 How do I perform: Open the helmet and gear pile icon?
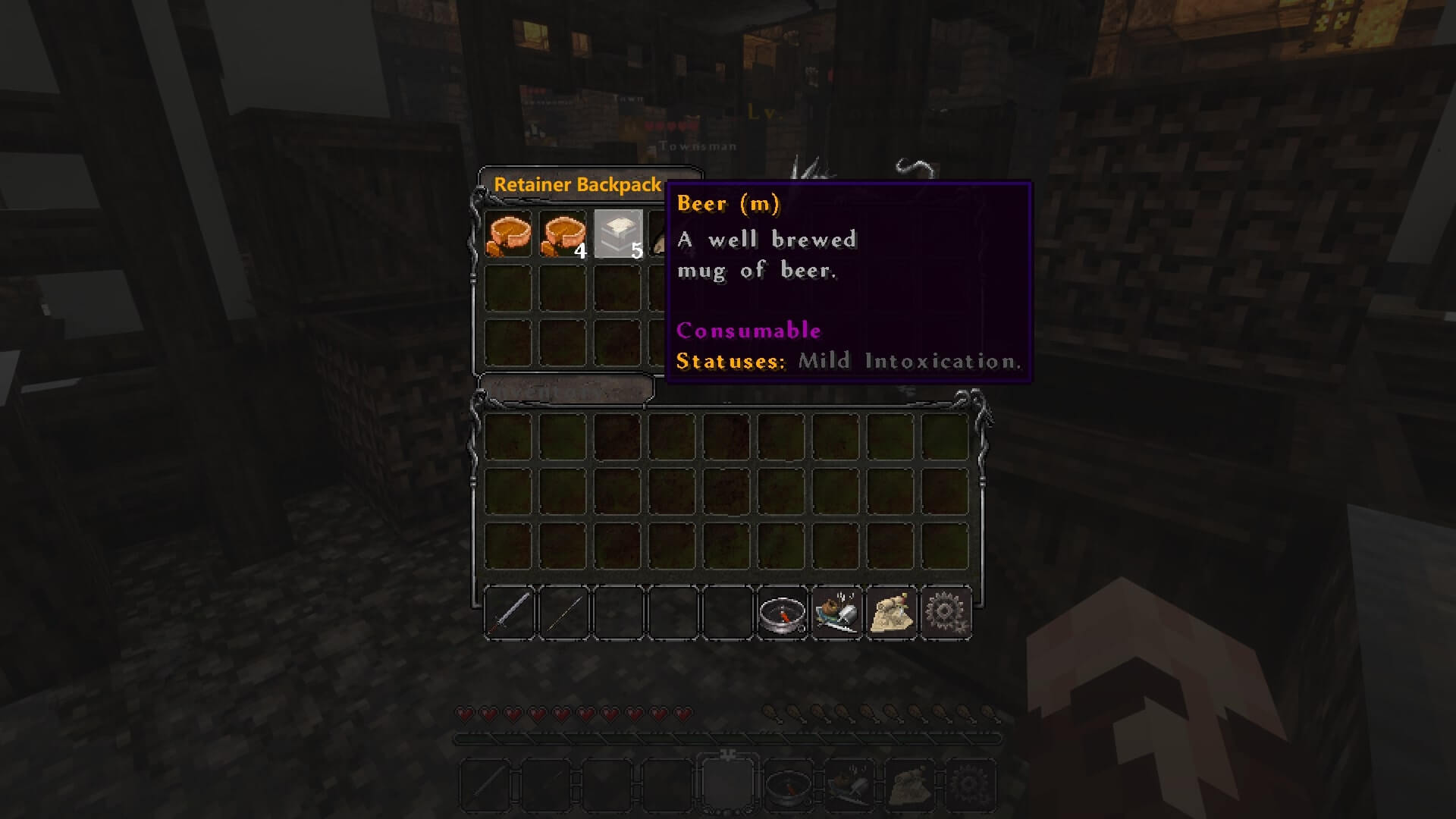pos(836,613)
